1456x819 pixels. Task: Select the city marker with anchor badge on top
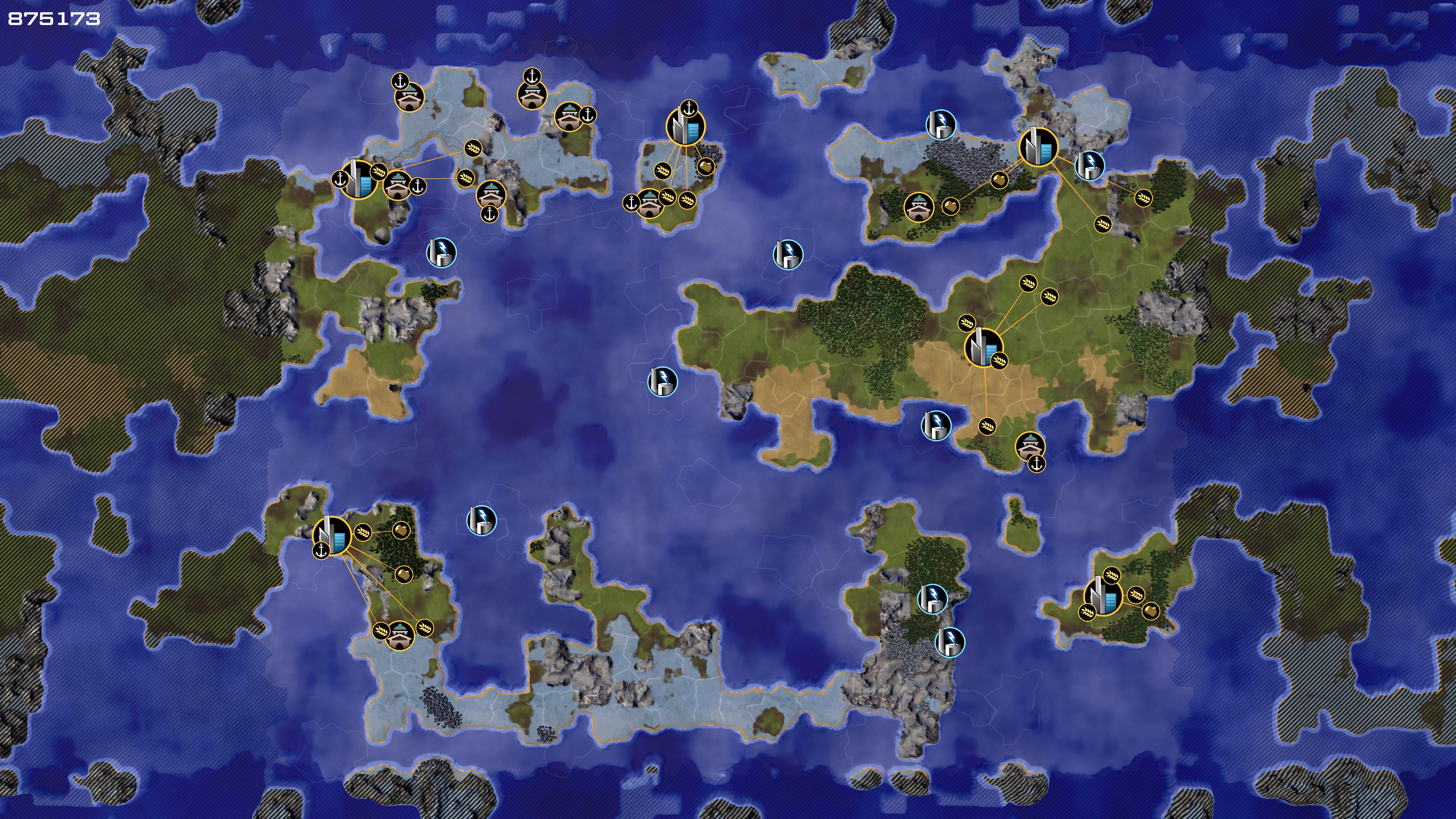(686, 127)
